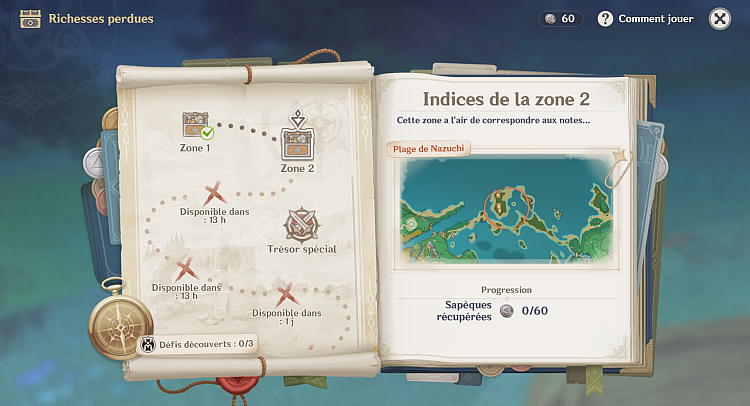750x406 pixels.
Task: Open the Comment jouer help
Action: tap(645, 19)
